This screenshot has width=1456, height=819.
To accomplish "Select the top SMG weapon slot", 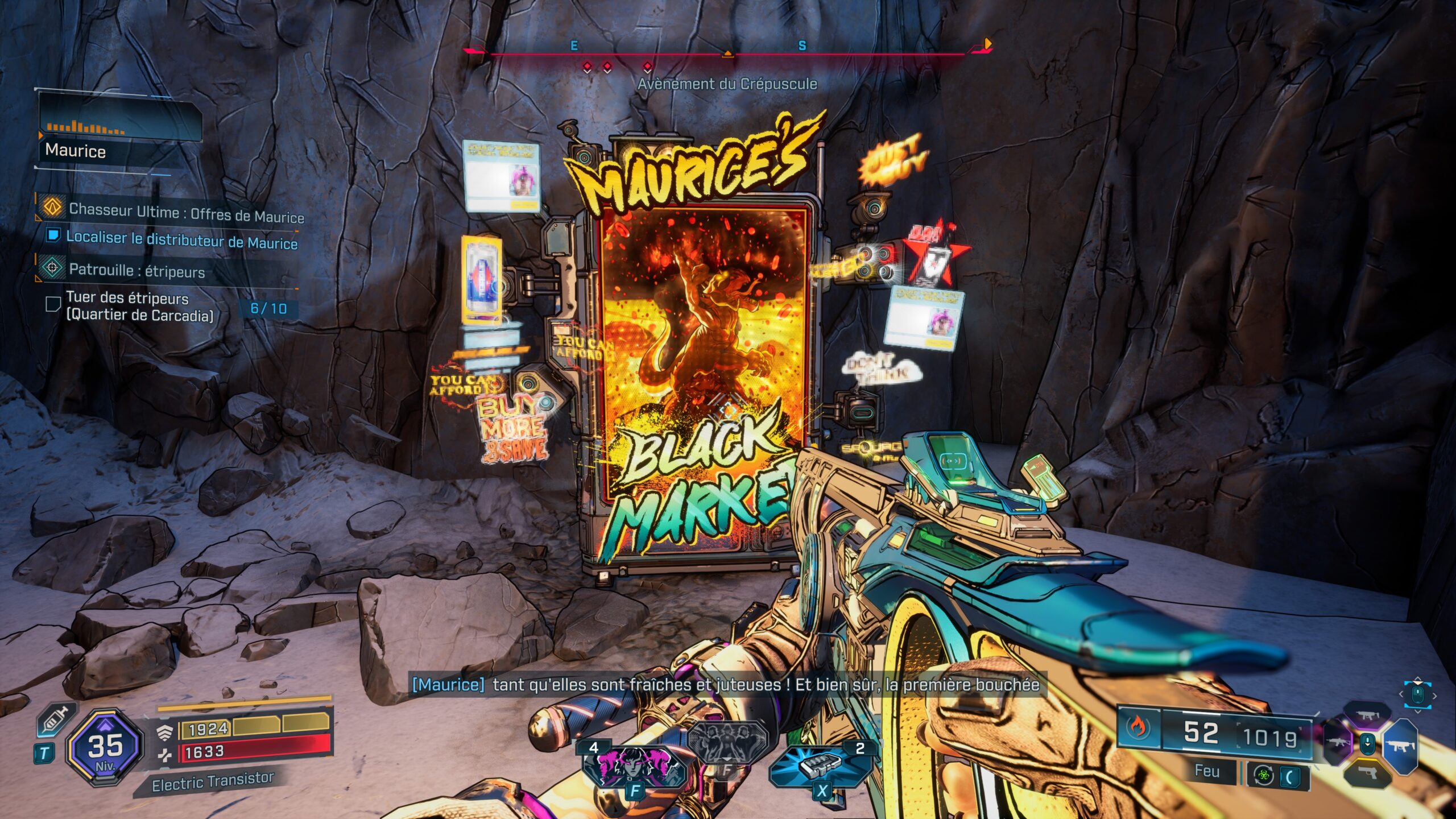I will tap(1367, 714).
